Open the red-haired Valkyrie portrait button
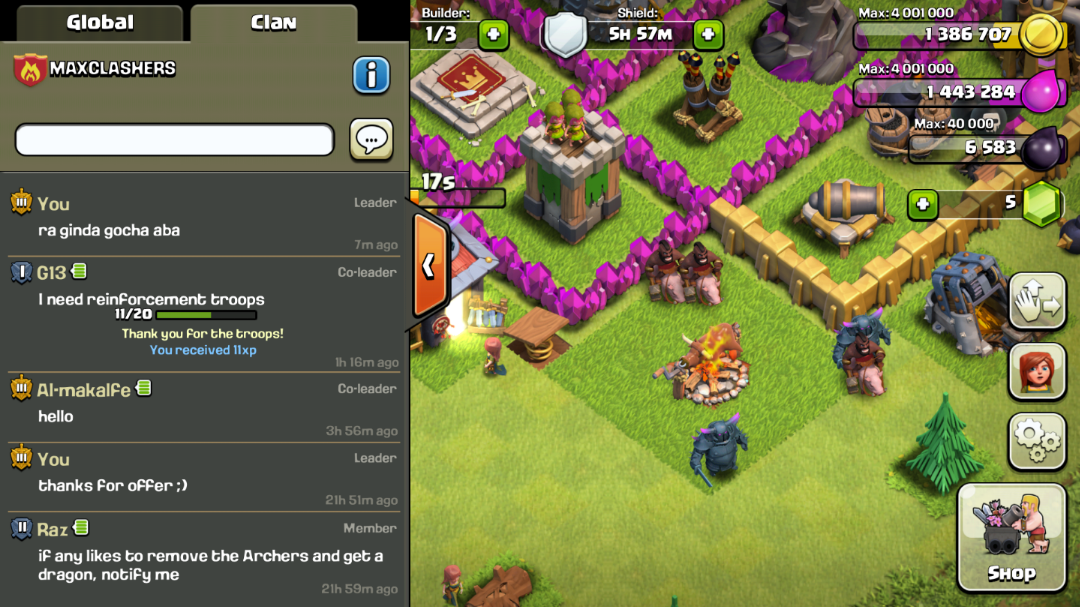This screenshot has height=607, width=1080. 1036,371
